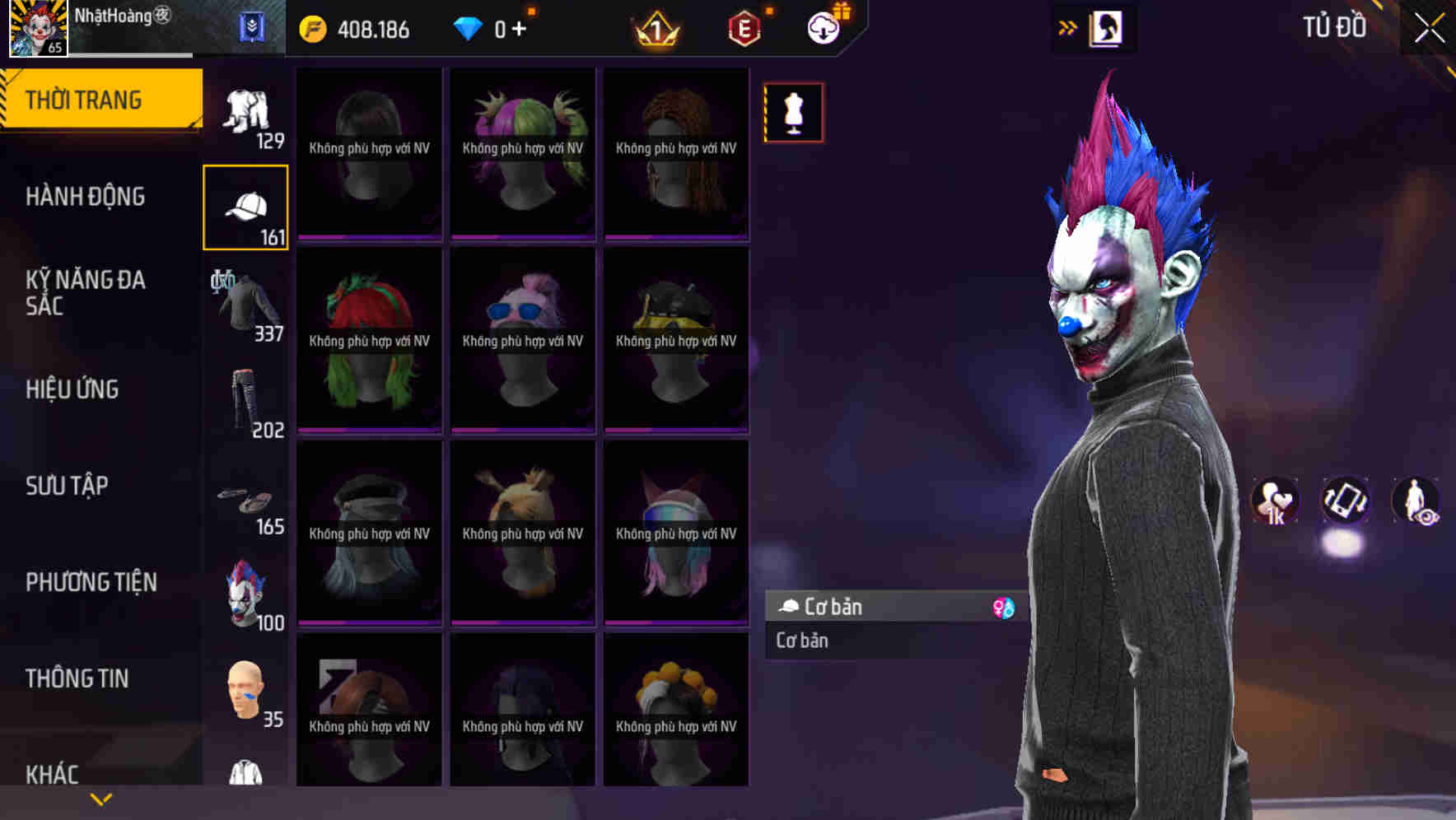Toggle the 1k likes heart icon

pos(1275,501)
